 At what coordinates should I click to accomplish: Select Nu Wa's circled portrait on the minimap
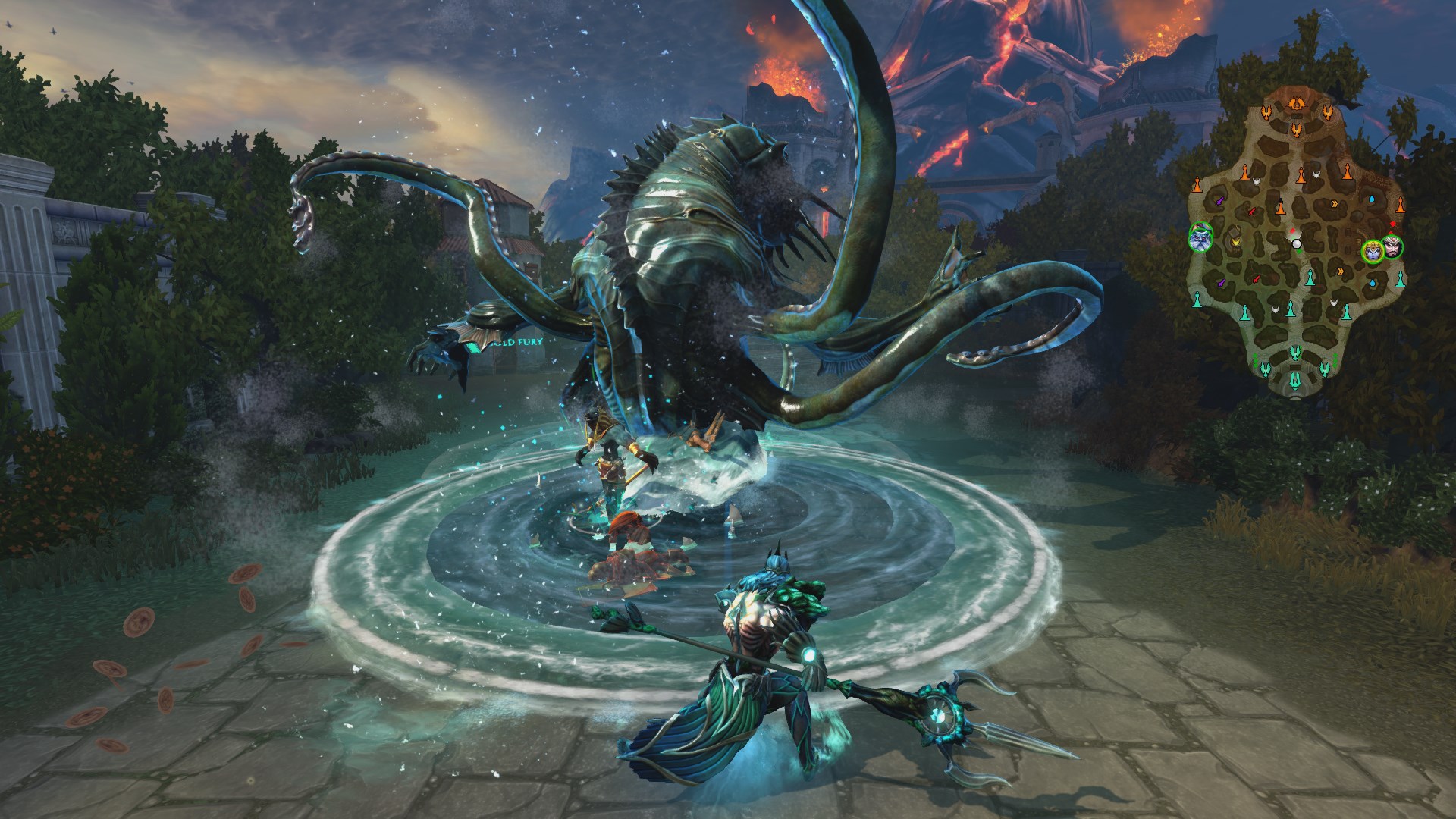(1373, 249)
